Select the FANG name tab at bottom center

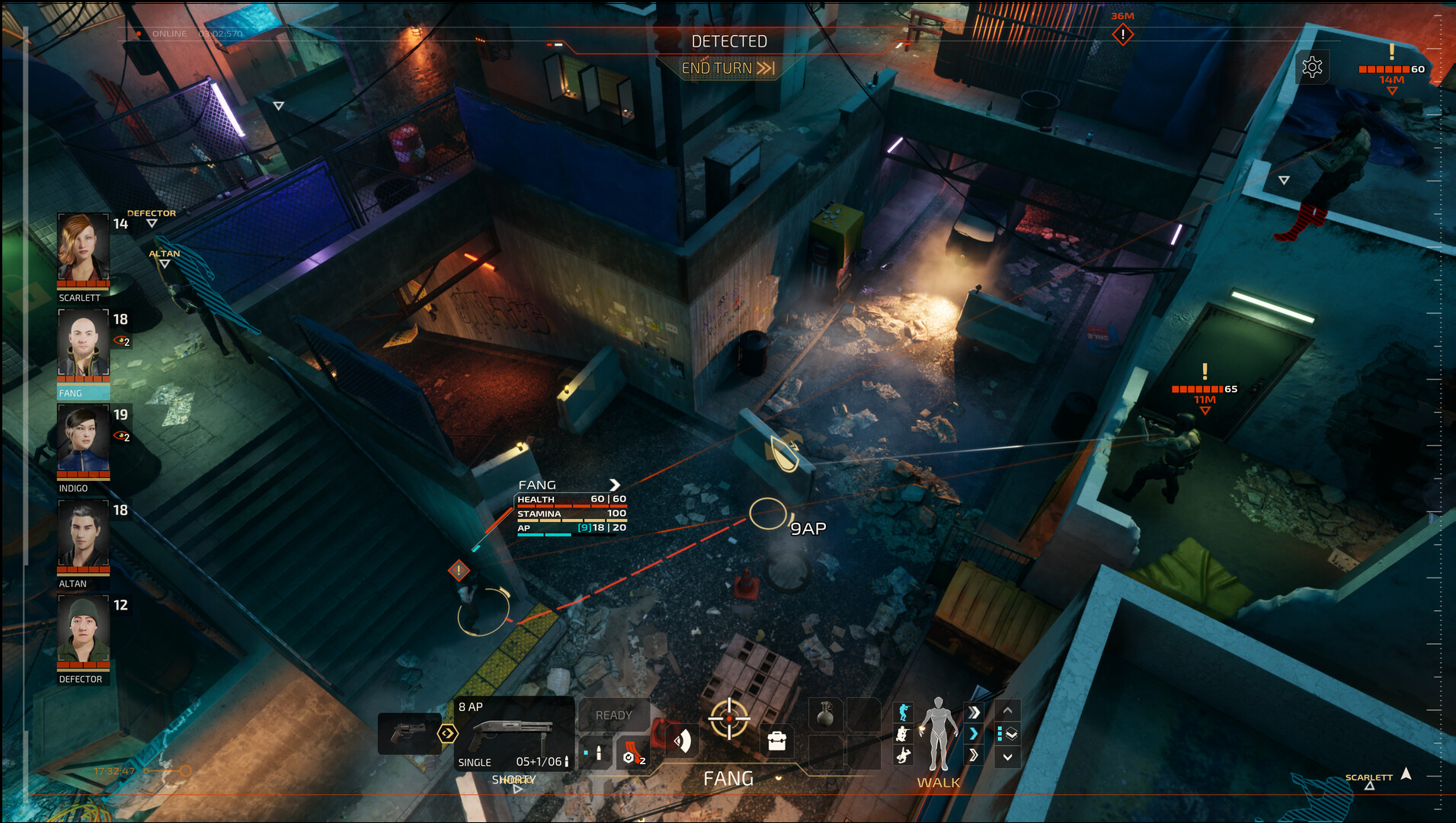coord(728,778)
